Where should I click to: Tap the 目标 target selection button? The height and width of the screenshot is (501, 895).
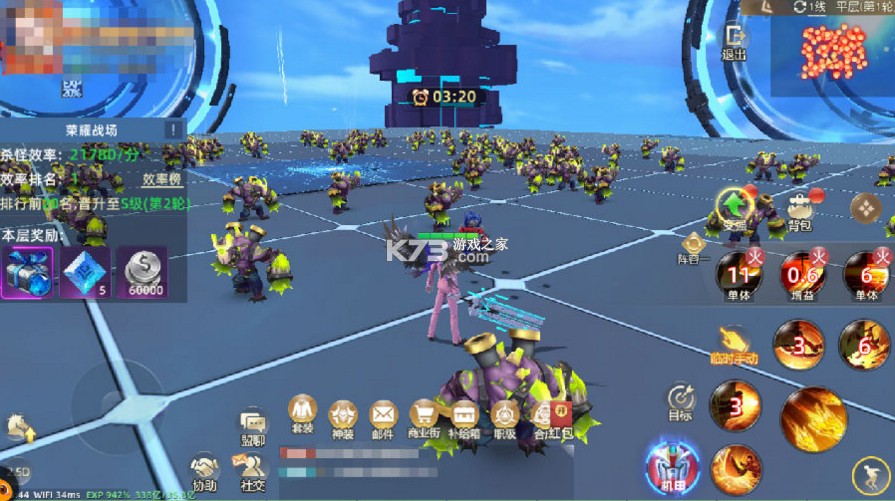coord(681,400)
